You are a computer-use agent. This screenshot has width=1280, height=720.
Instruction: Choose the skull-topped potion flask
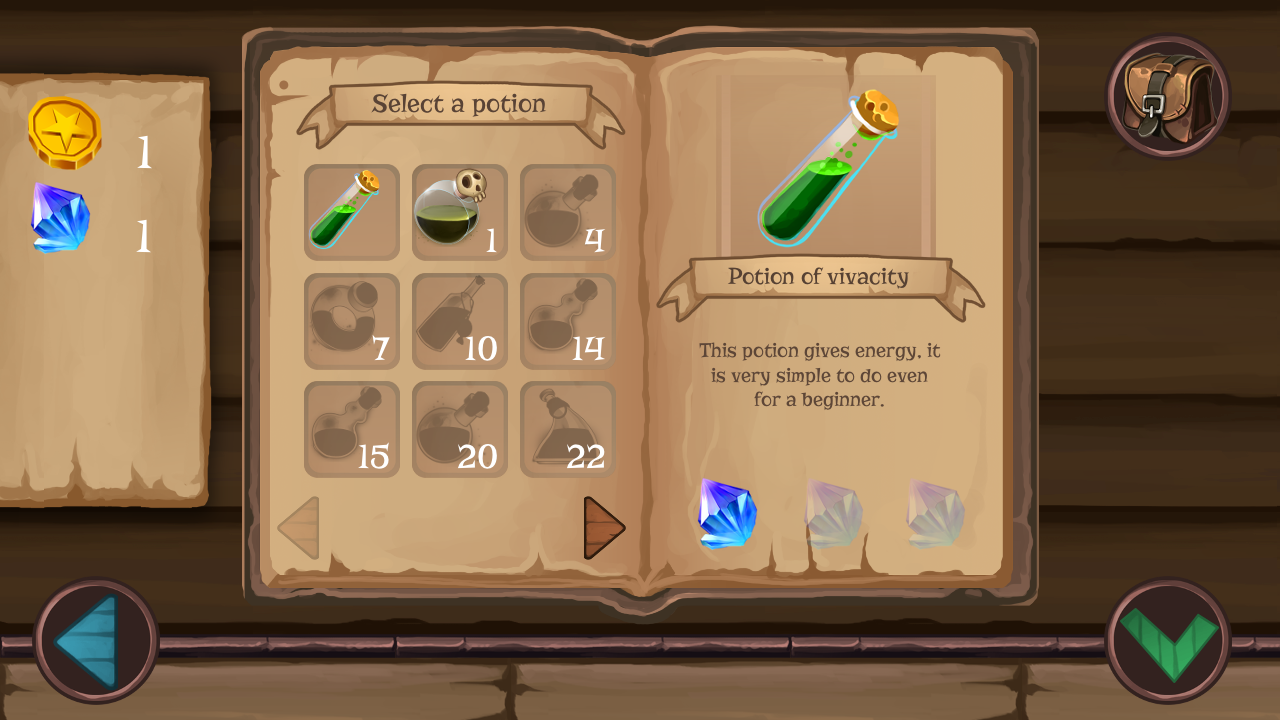pos(459,212)
